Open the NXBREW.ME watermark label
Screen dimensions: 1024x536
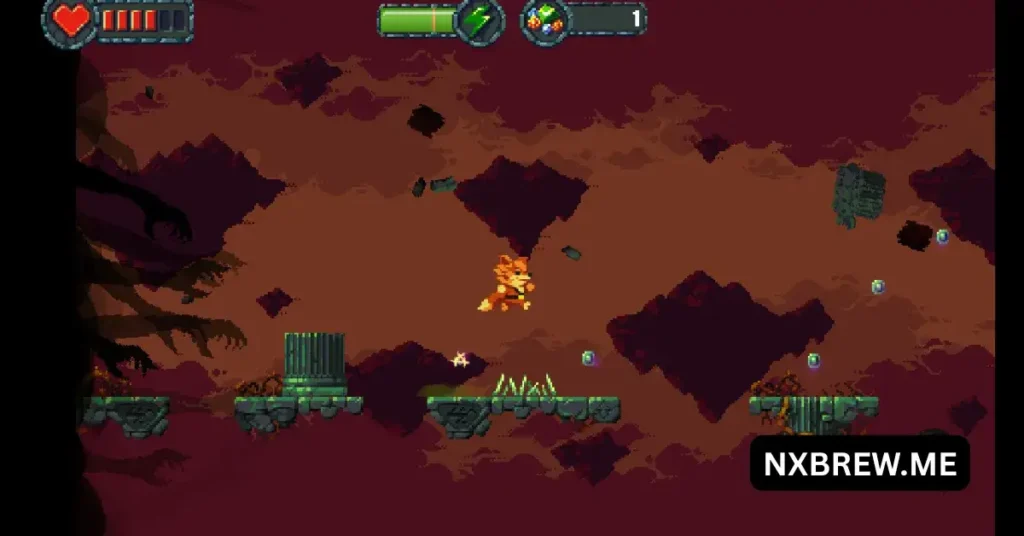click(x=860, y=463)
